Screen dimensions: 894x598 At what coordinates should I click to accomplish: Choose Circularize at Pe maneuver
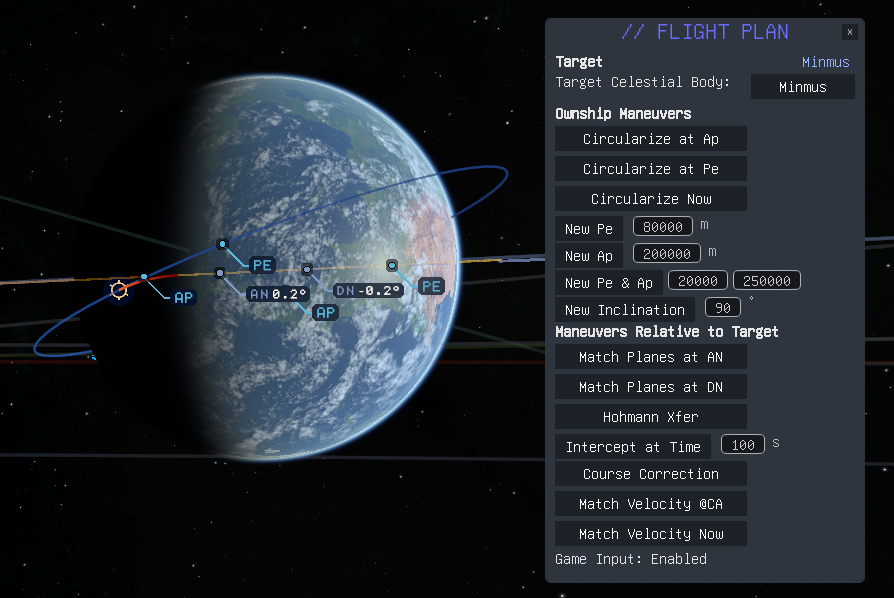650,169
